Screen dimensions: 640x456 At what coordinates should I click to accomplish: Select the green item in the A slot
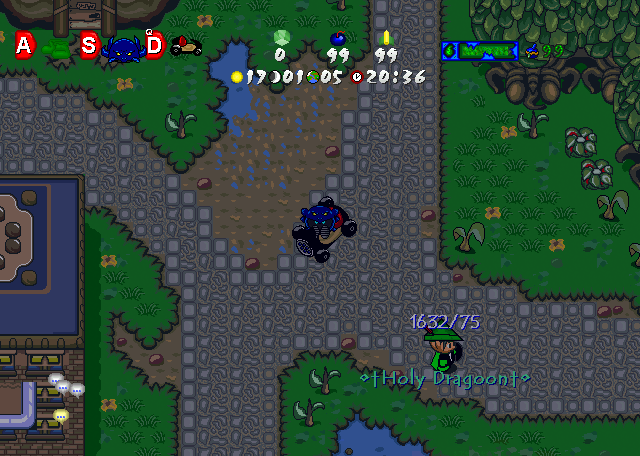click(56, 47)
